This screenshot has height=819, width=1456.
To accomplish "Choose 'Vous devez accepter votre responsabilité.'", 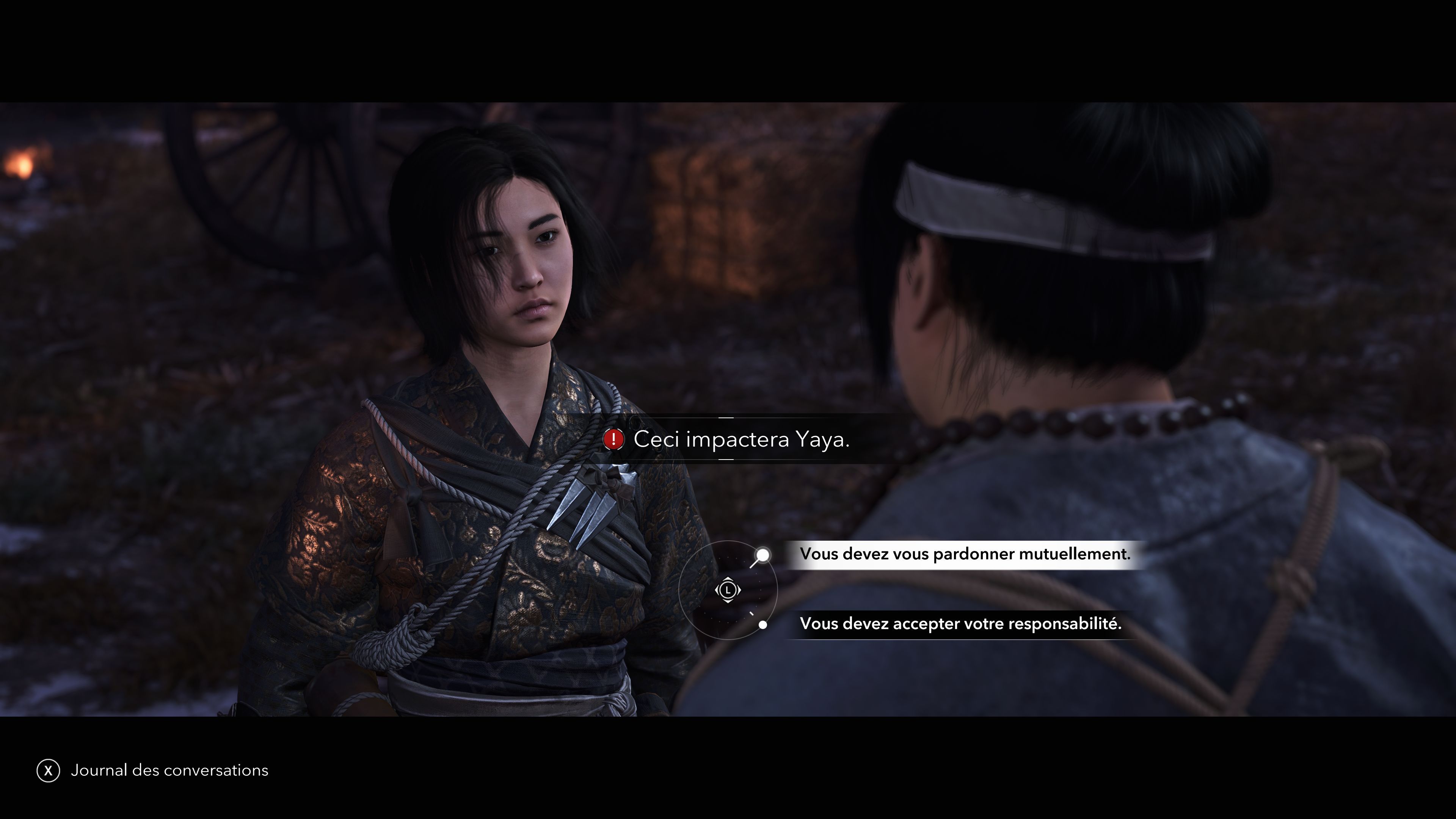I will pyautogui.click(x=961, y=624).
